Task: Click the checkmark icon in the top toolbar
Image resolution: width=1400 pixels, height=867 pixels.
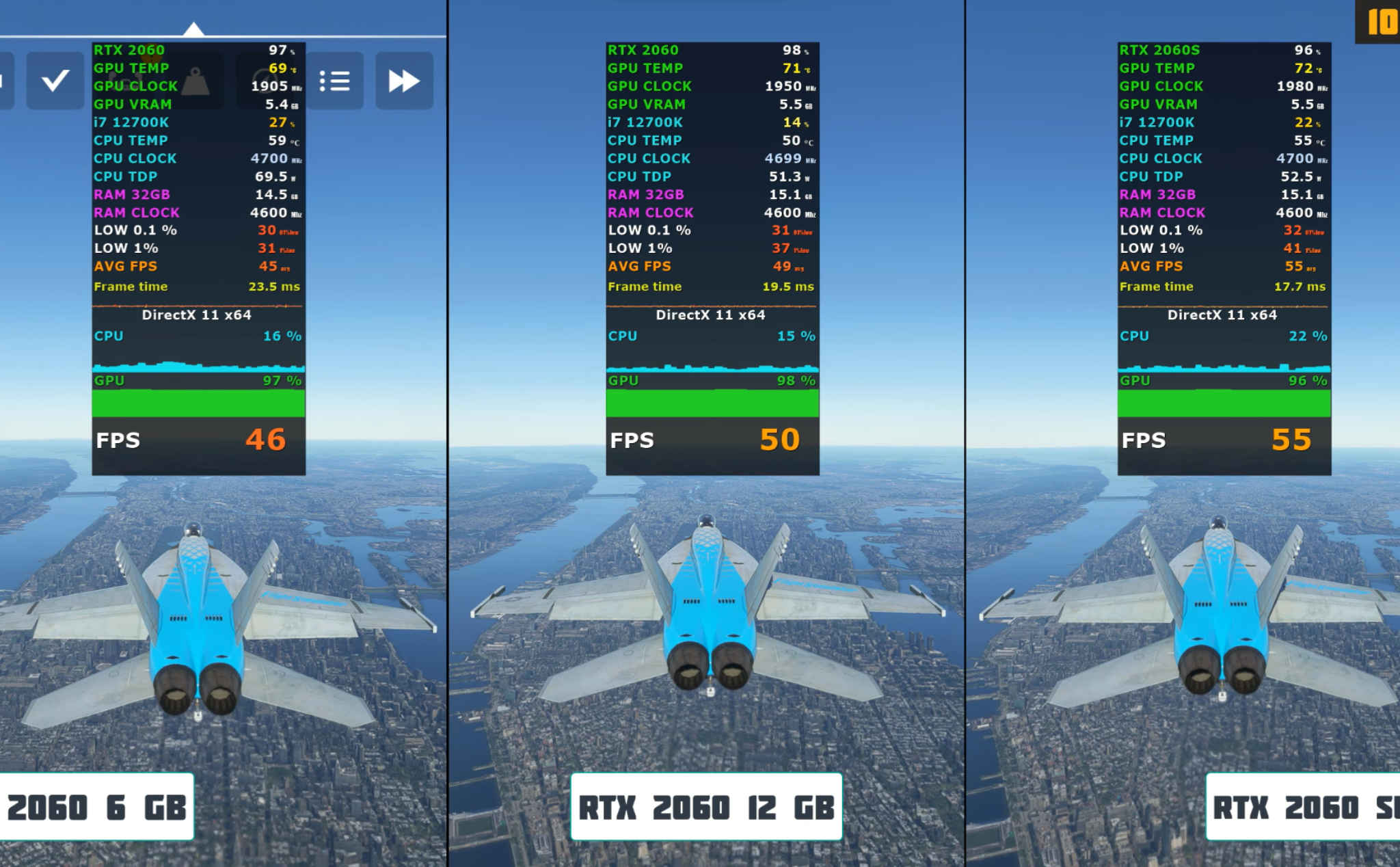Action: point(55,80)
